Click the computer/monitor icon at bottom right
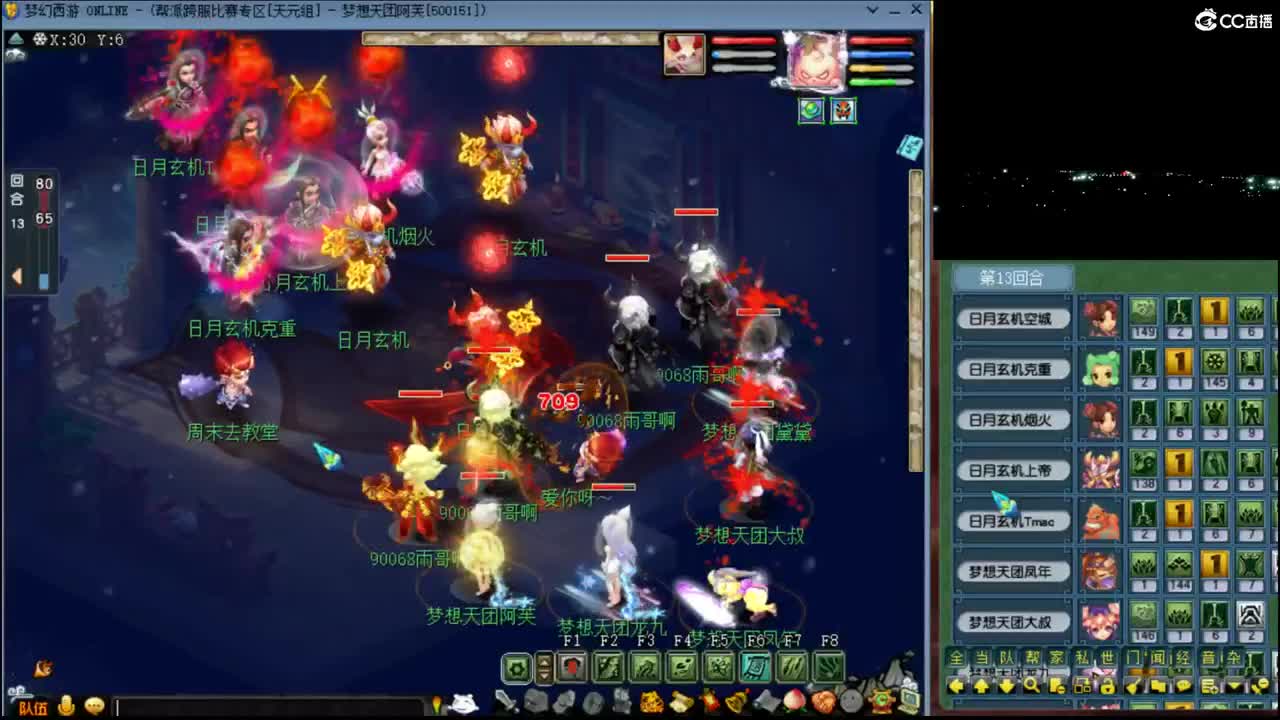This screenshot has width=1280, height=720. pos(909,701)
